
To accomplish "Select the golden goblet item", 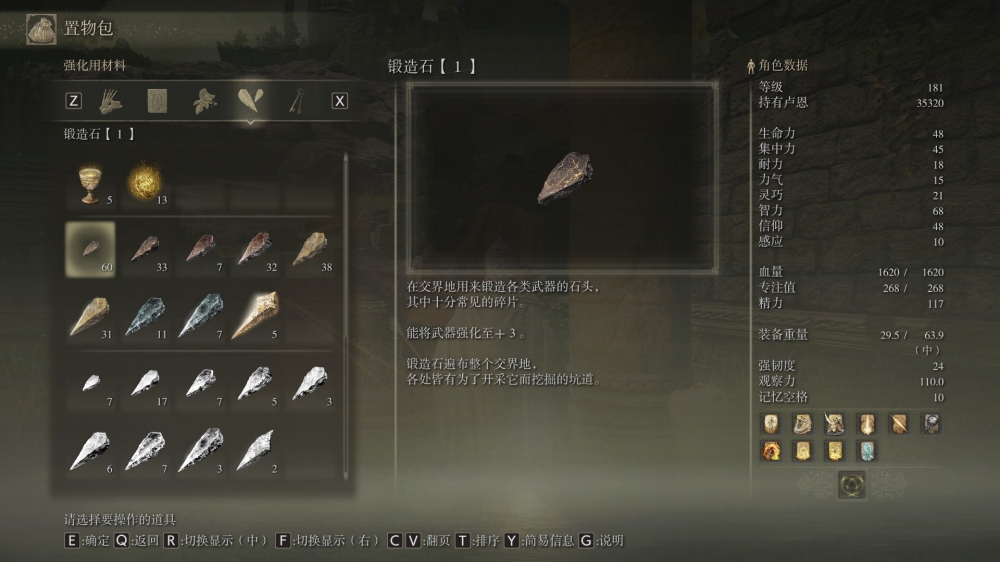I will tap(91, 184).
